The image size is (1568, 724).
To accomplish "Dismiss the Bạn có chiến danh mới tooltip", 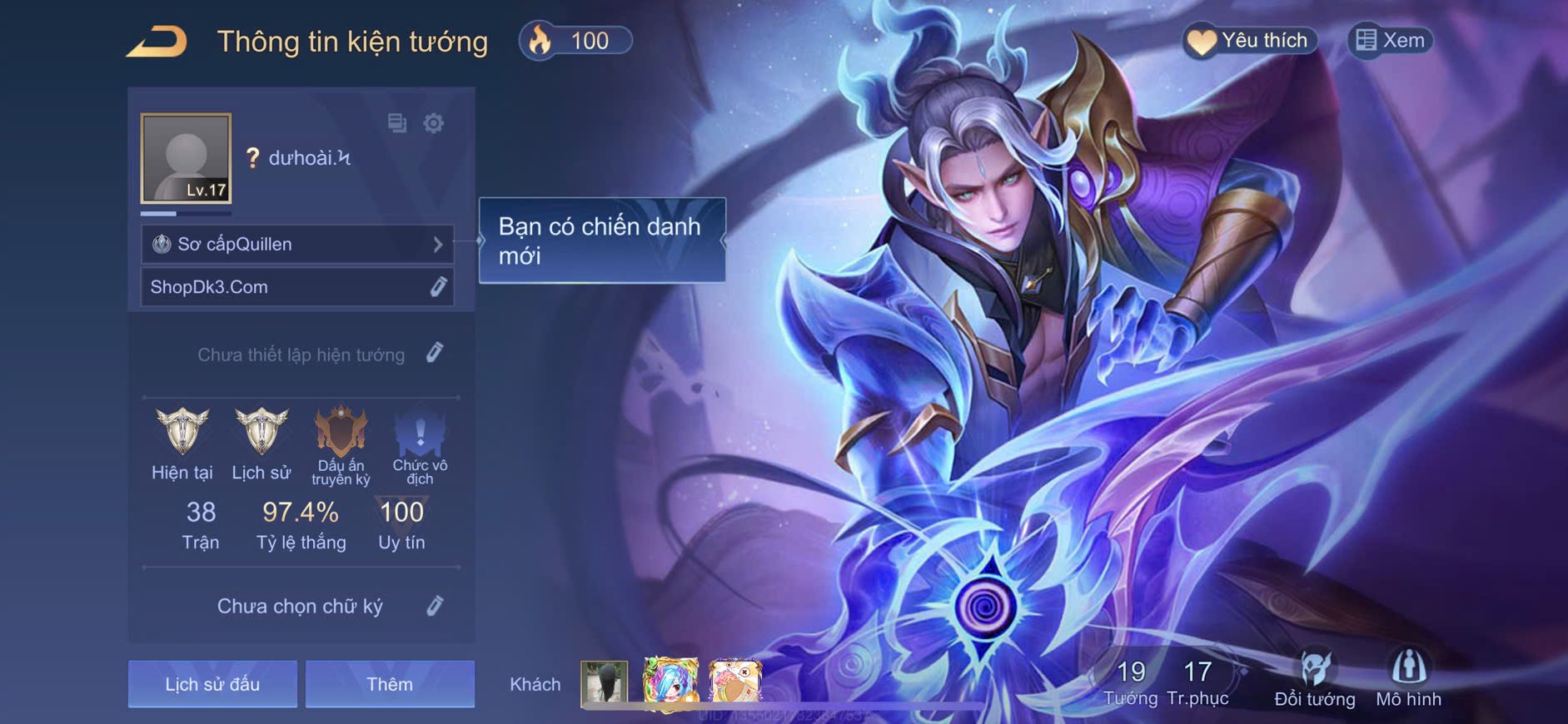I will (601, 241).
